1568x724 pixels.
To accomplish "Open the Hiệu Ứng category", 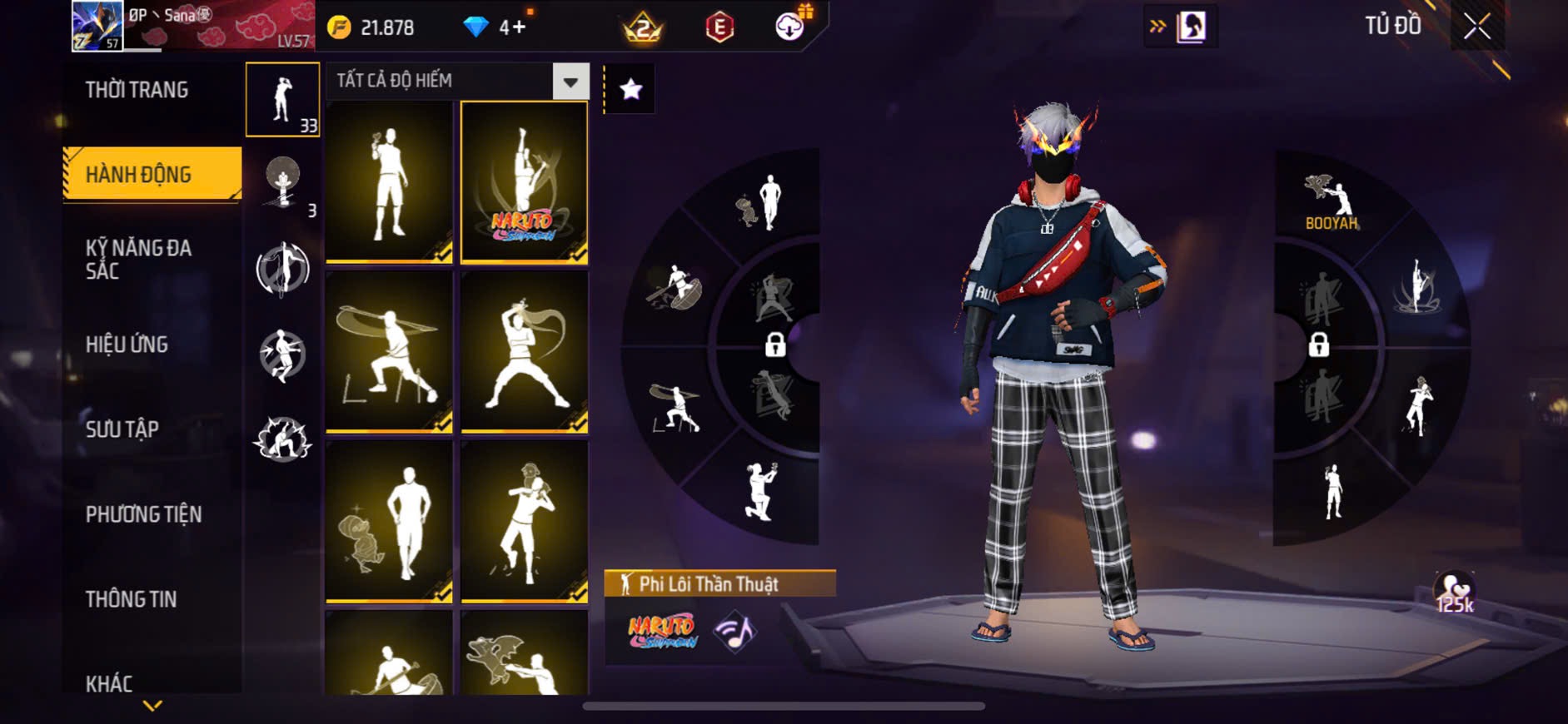I will click(x=127, y=344).
